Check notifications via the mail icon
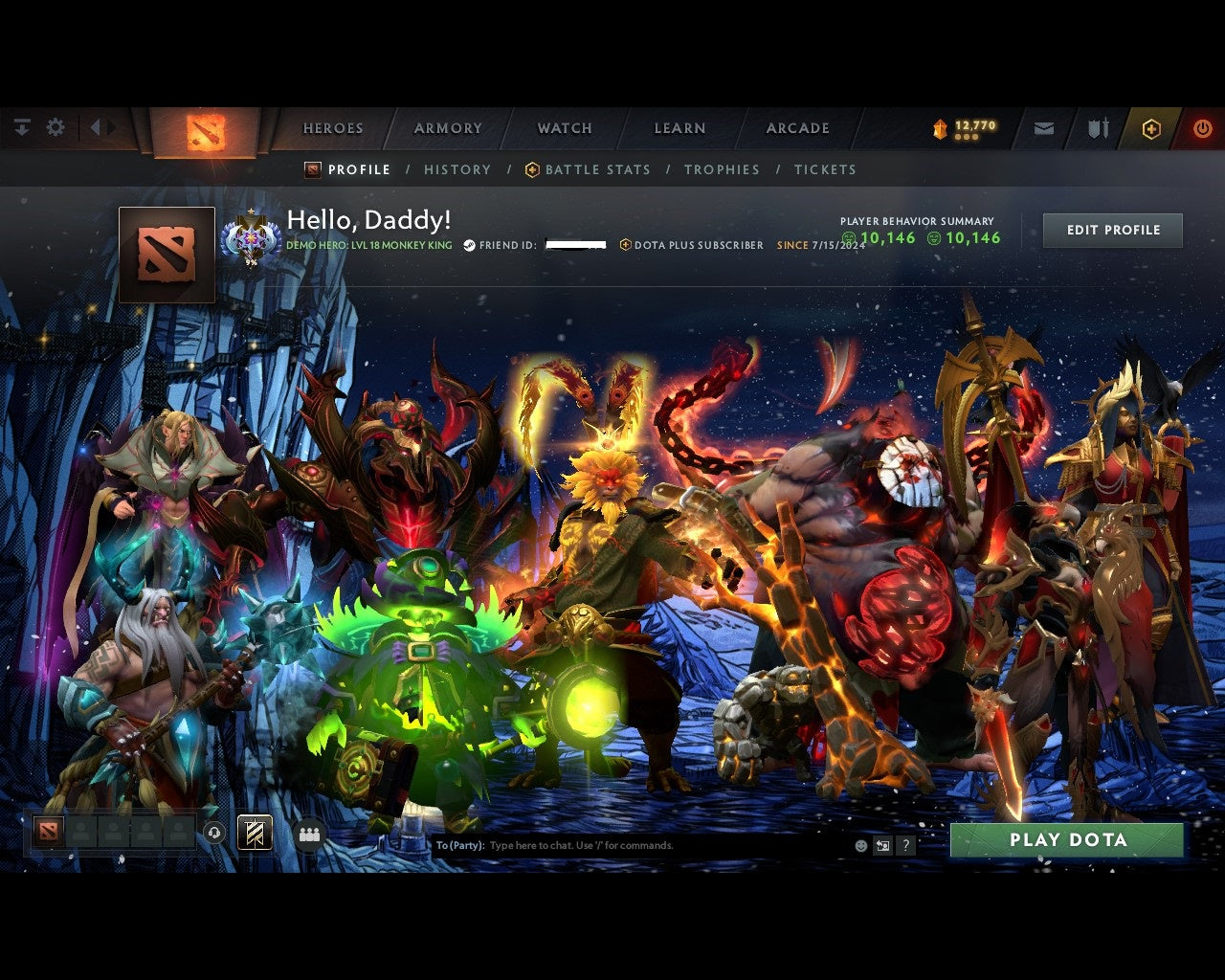1225x980 pixels. 1044,126
